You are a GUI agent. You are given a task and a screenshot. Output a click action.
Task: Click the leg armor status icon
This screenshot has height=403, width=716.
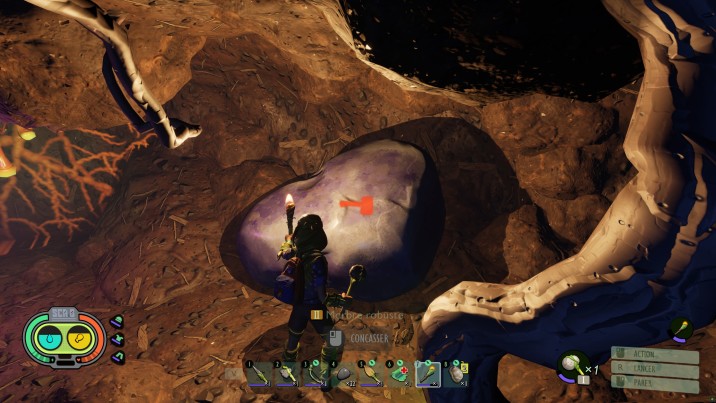pos(118,357)
